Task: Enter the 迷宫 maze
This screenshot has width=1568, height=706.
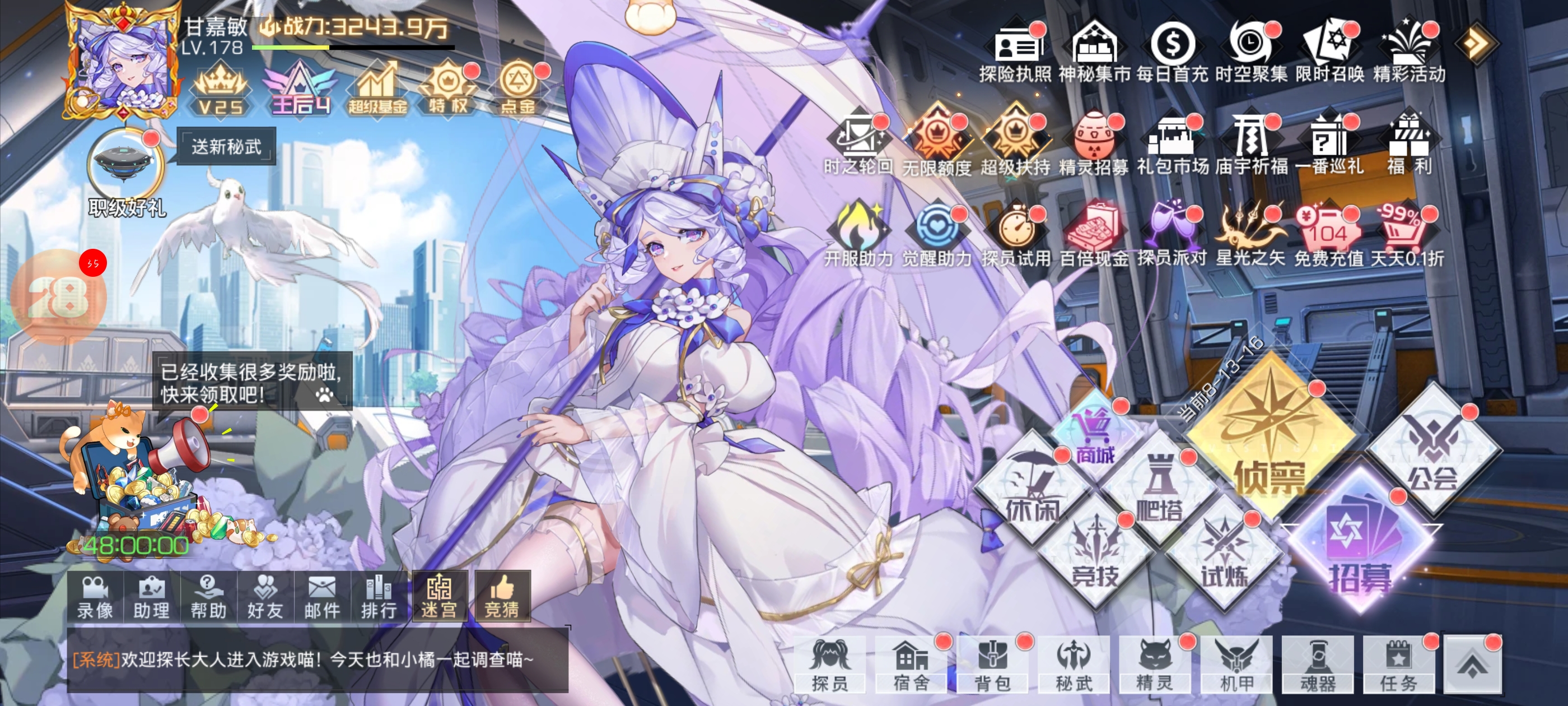Action: coord(439,597)
